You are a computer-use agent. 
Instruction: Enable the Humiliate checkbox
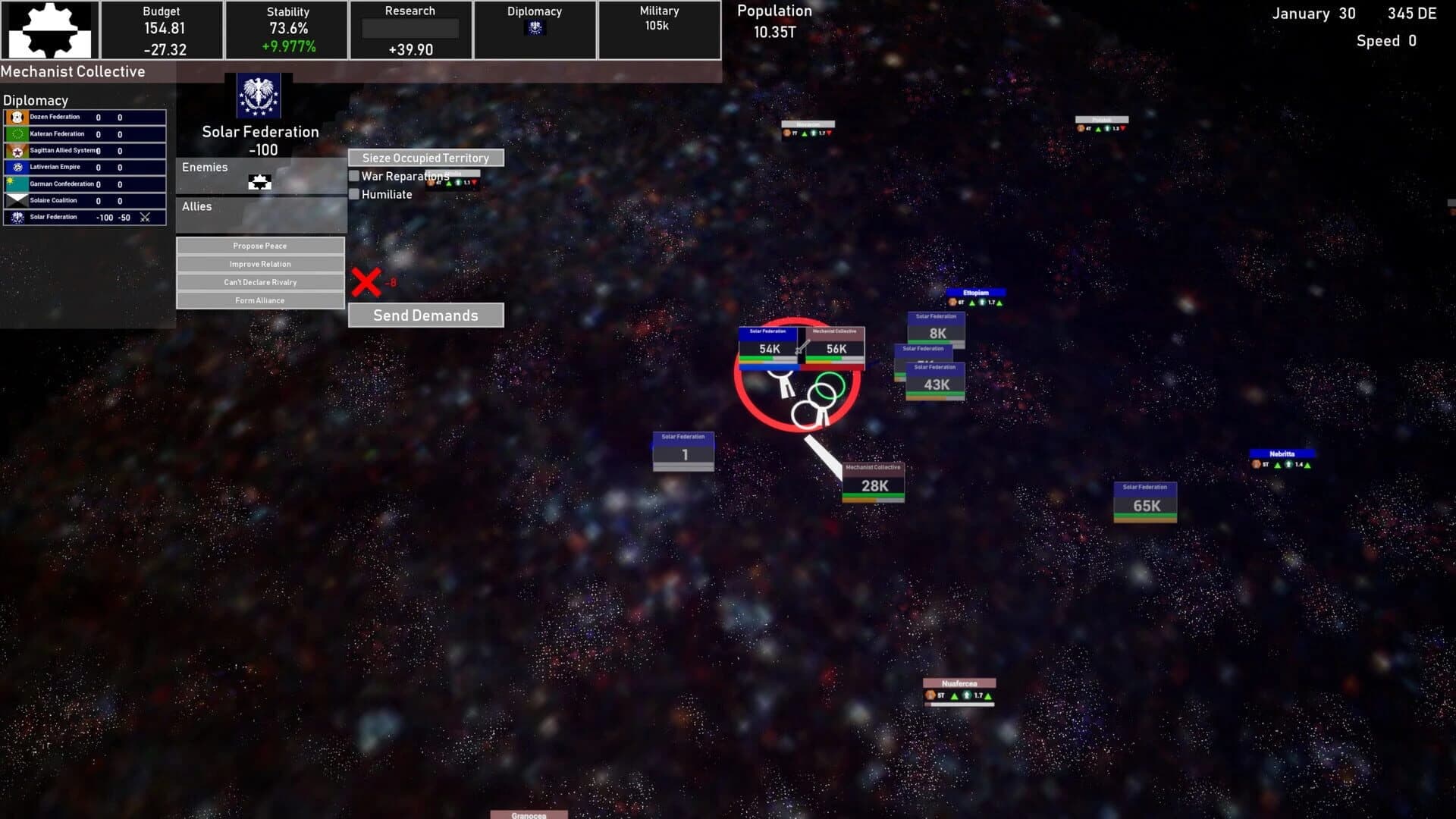coord(354,194)
